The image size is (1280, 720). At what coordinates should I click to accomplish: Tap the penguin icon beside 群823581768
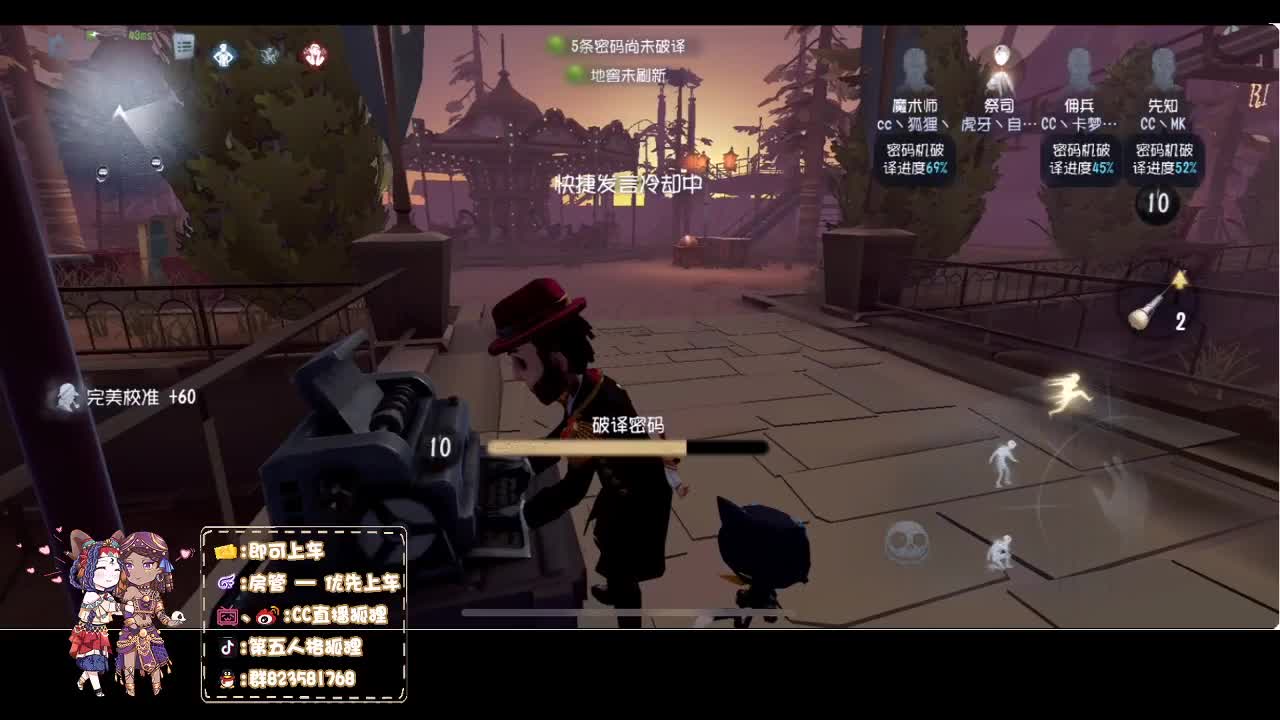pyautogui.click(x=229, y=678)
